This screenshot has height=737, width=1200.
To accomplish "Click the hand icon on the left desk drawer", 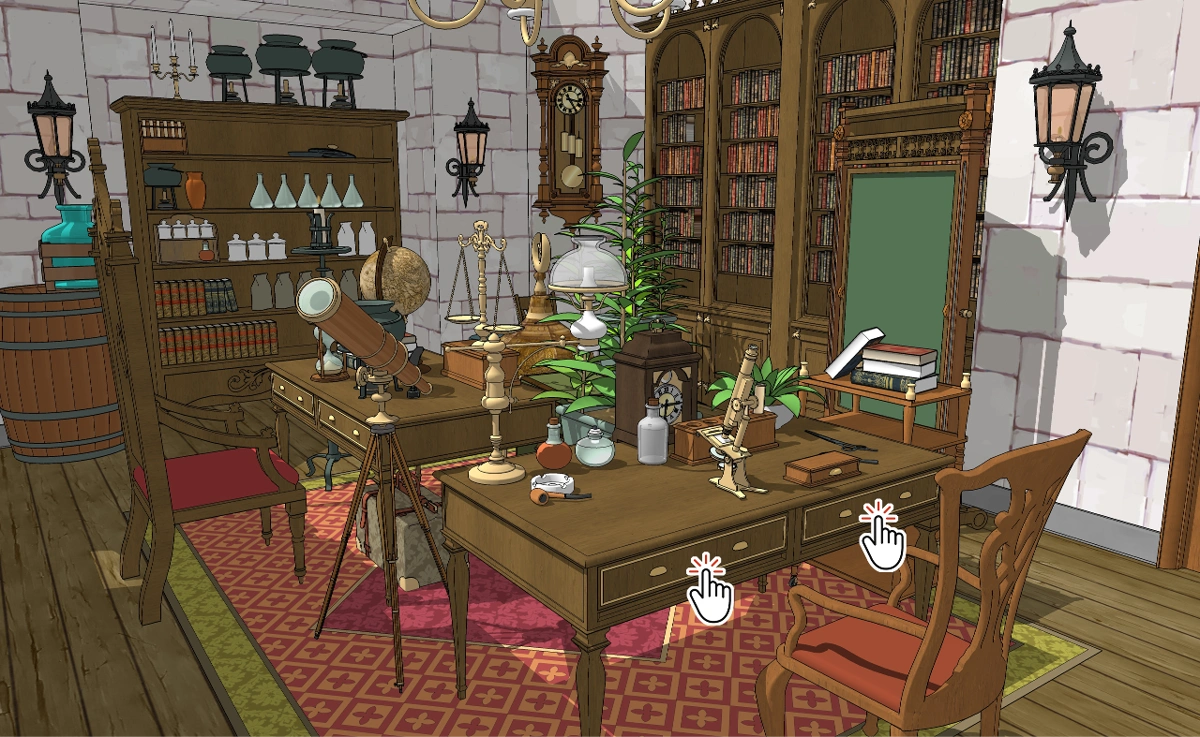I will click(710, 591).
